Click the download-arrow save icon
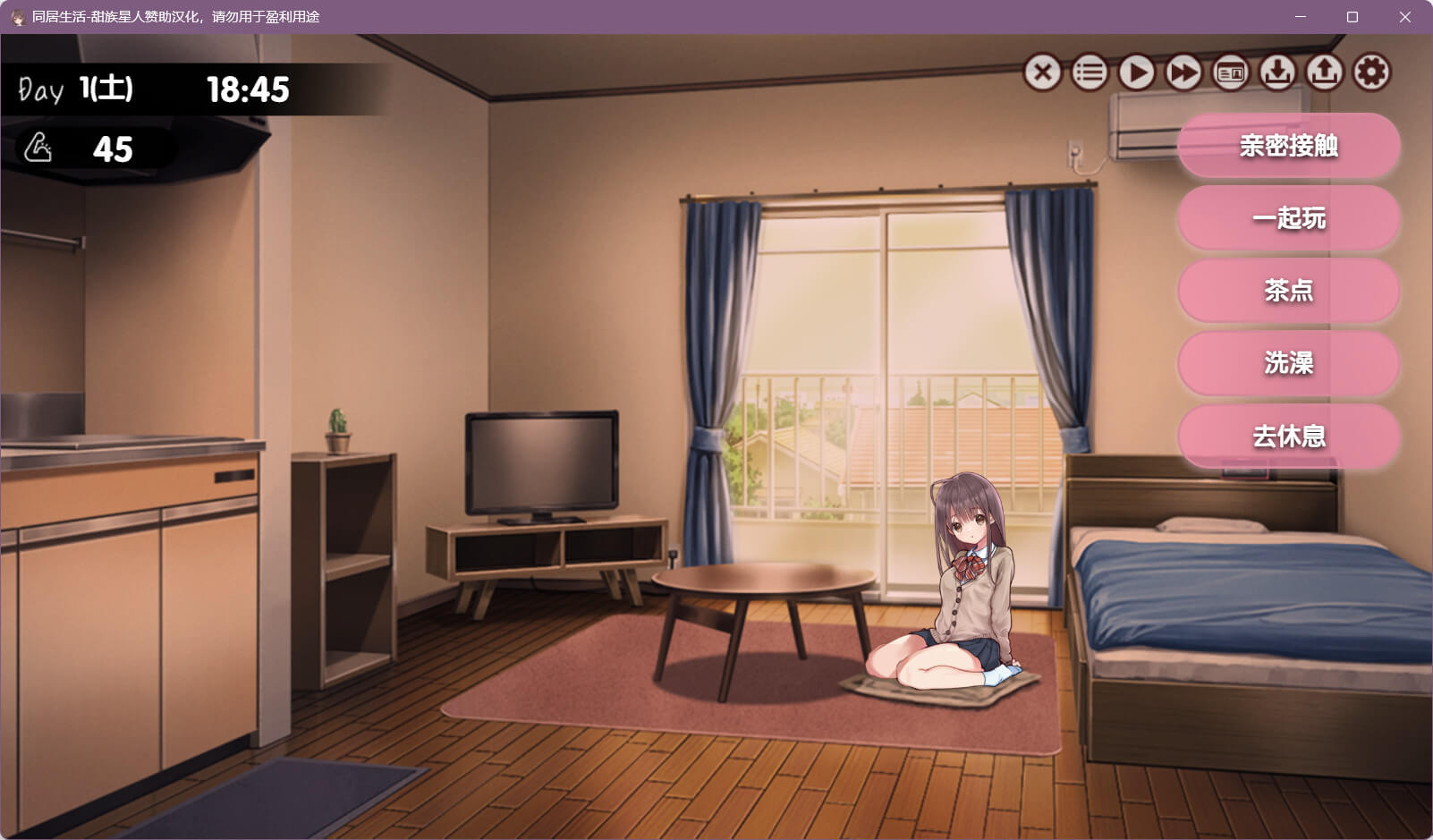This screenshot has width=1433, height=840. 1277,72
